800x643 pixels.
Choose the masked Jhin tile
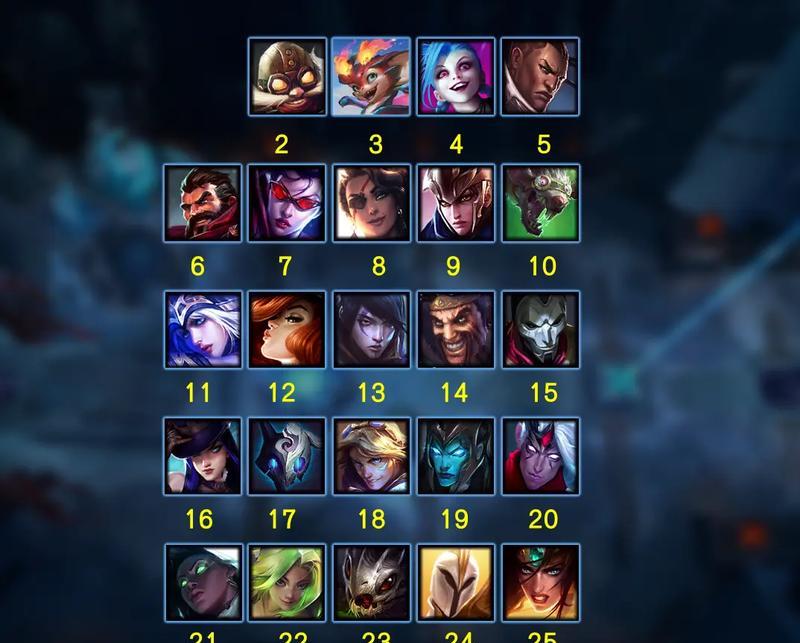540,330
